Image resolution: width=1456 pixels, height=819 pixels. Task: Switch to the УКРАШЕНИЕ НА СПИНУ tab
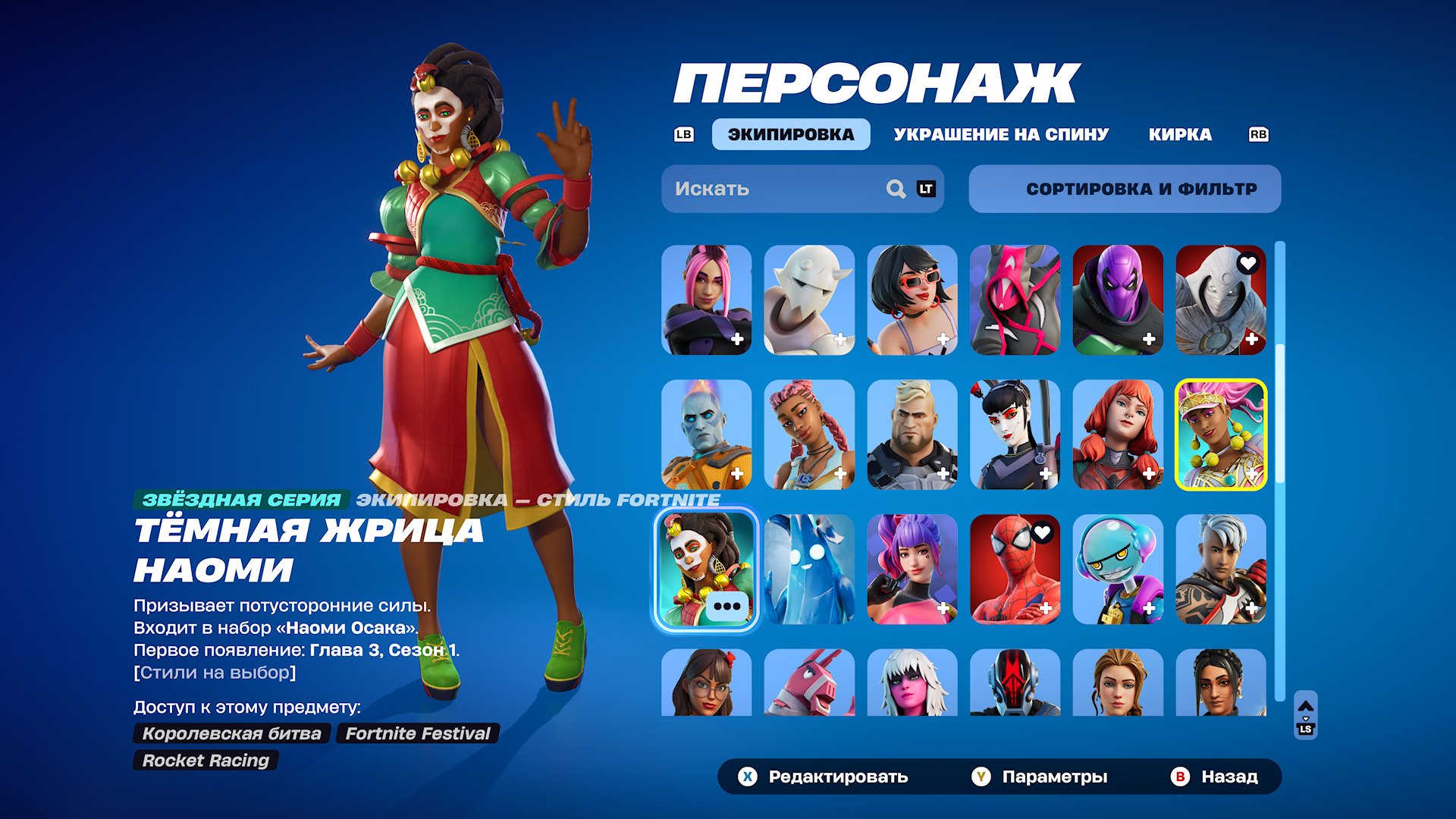point(1001,134)
